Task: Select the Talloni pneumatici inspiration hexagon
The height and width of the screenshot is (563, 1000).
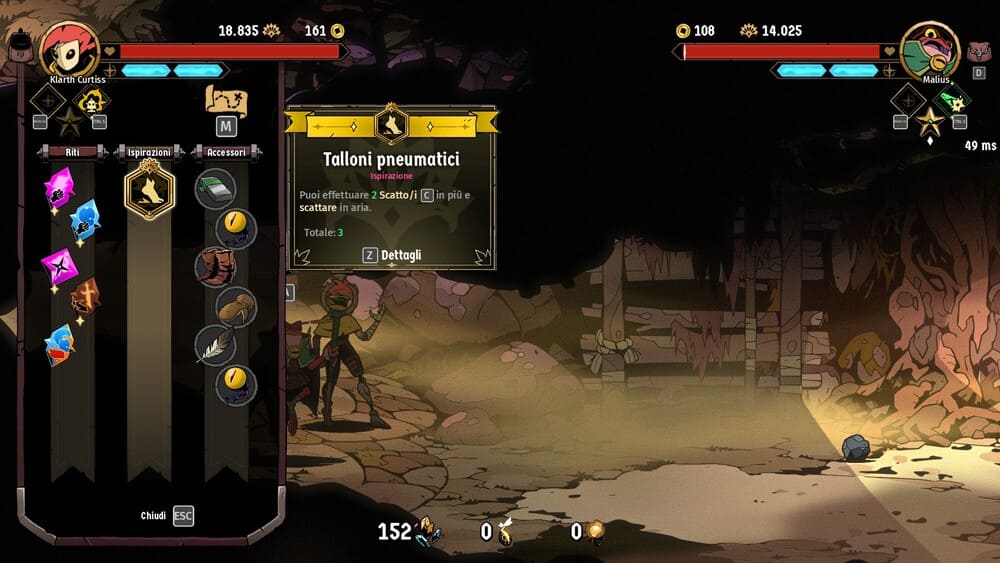Action: click(x=150, y=189)
